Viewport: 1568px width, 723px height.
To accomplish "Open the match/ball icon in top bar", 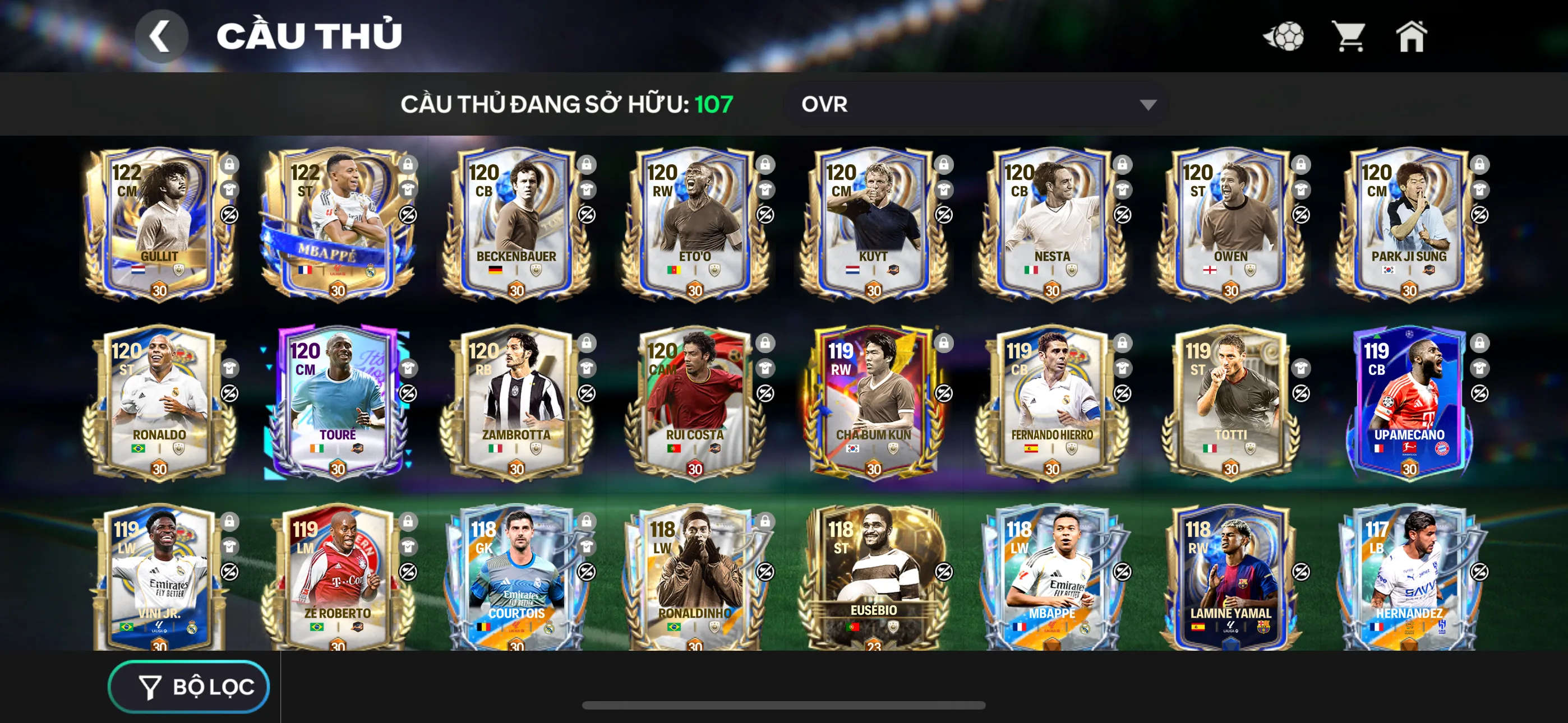I will [1284, 36].
